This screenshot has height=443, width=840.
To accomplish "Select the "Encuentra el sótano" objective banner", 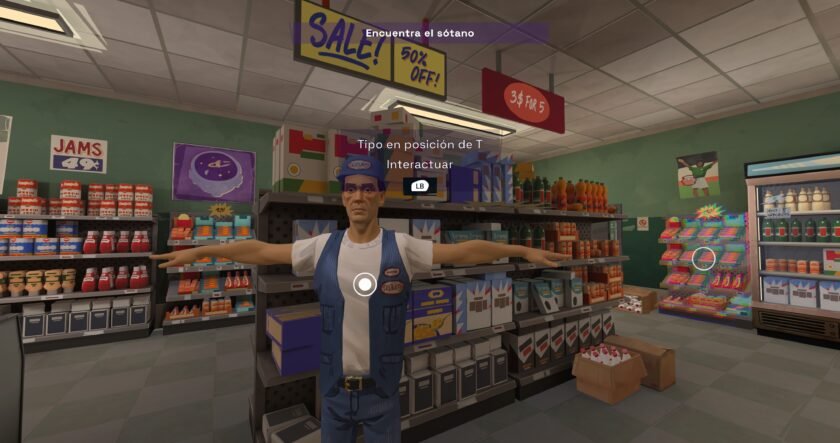I will point(420,33).
